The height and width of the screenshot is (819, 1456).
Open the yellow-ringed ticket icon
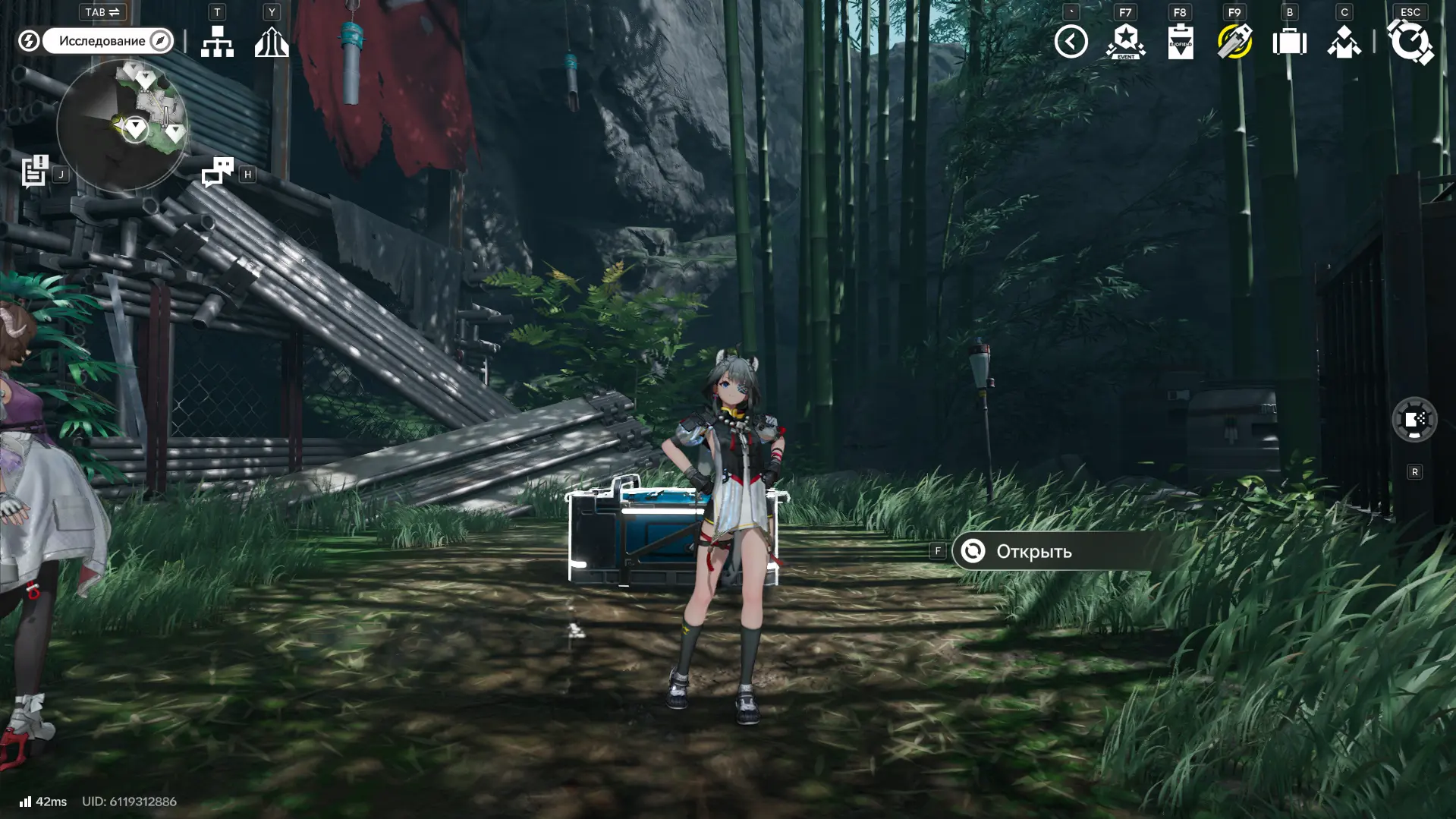[1234, 42]
